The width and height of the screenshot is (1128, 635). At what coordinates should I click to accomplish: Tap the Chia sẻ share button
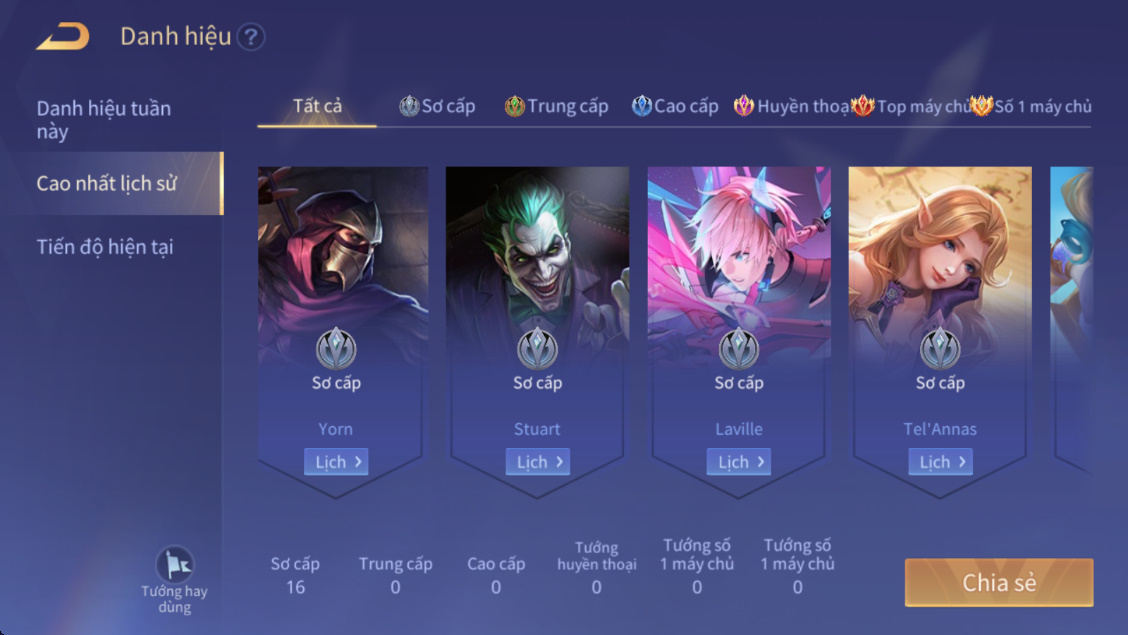[x=998, y=583]
